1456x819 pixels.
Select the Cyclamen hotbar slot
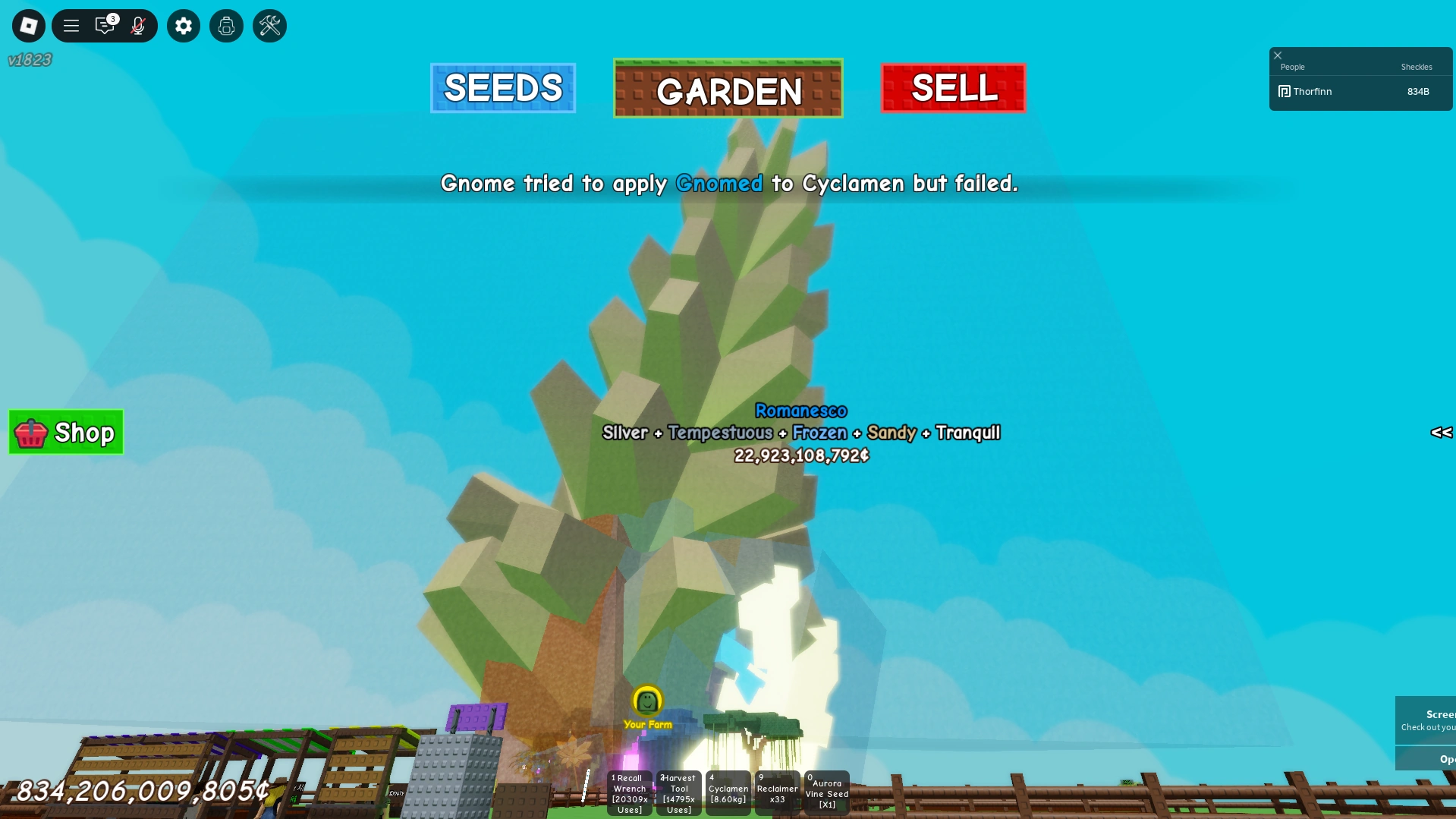(x=728, y=792)
